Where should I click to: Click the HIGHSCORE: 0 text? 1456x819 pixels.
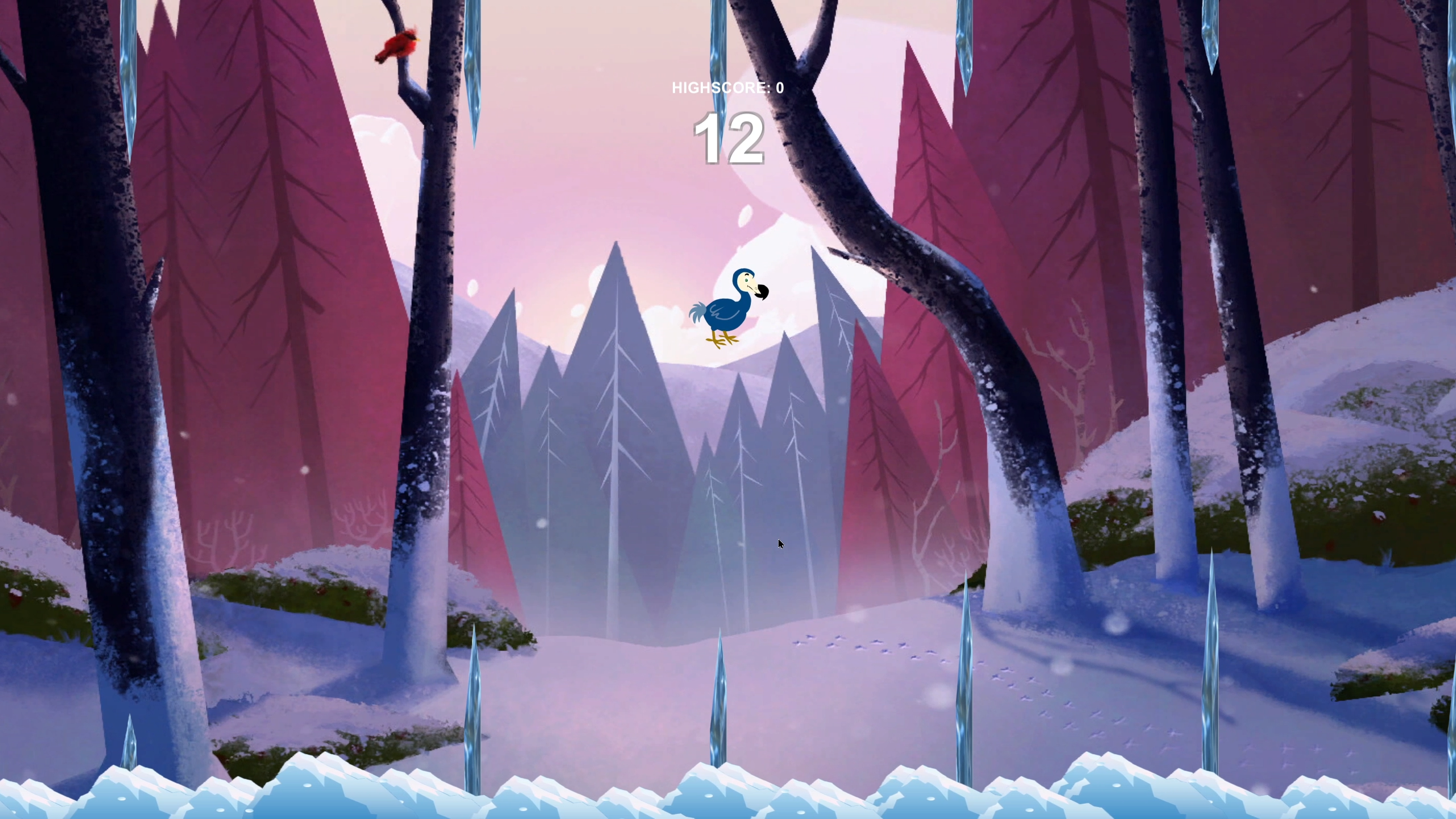pos(728,88)
